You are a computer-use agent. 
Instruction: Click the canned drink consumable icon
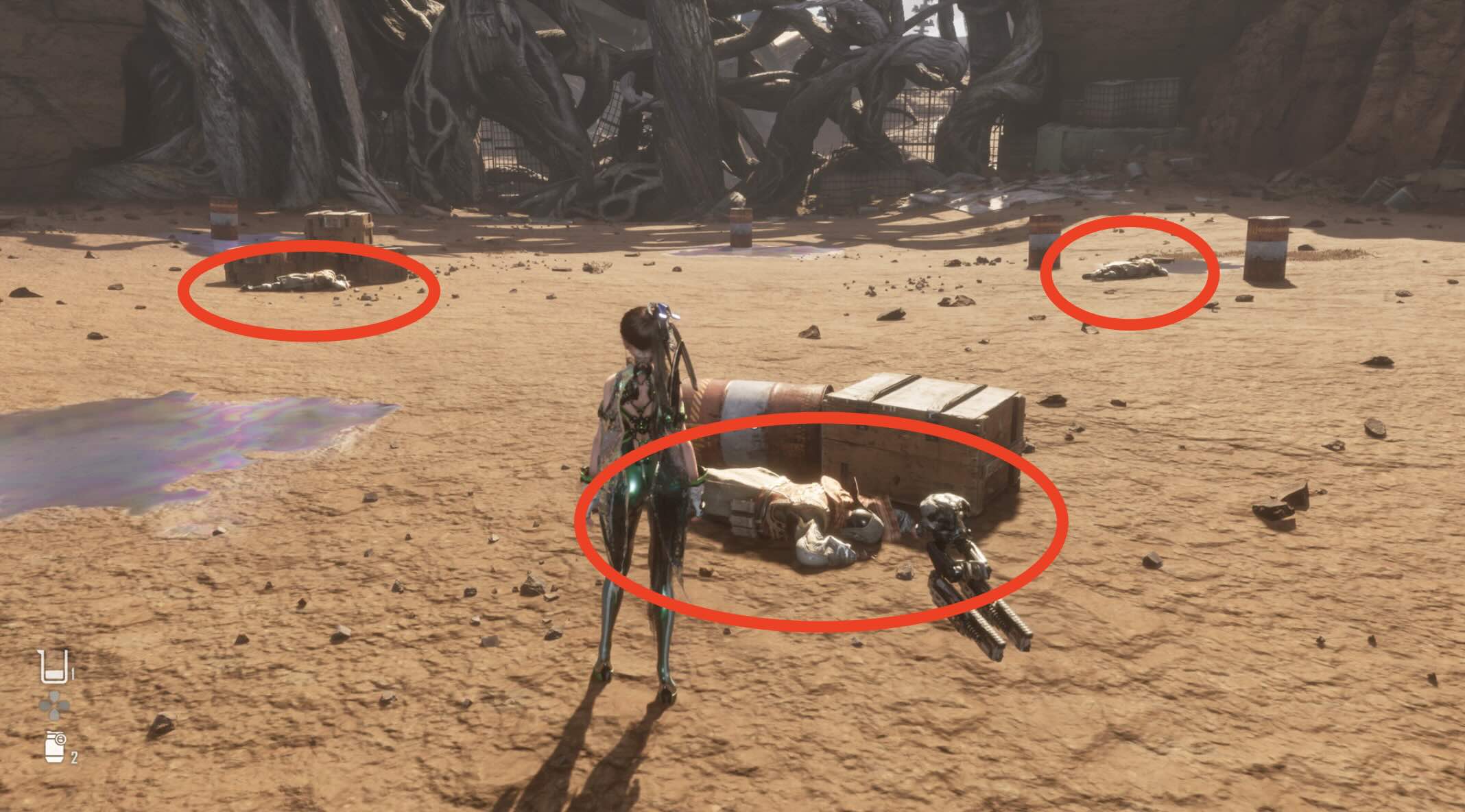(x=53, y=748)
